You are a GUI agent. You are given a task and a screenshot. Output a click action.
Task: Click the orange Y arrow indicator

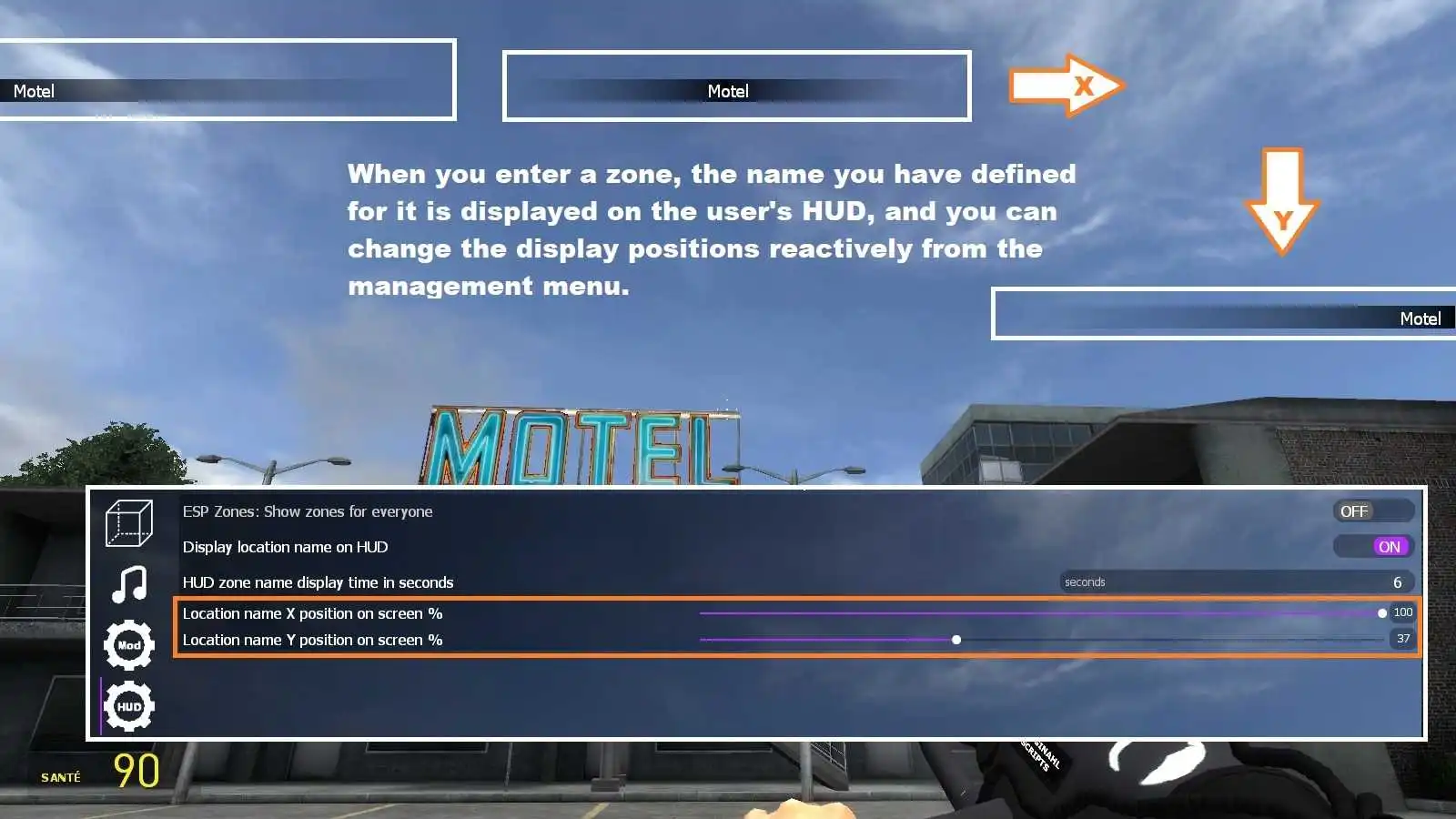click(1283, 200)
